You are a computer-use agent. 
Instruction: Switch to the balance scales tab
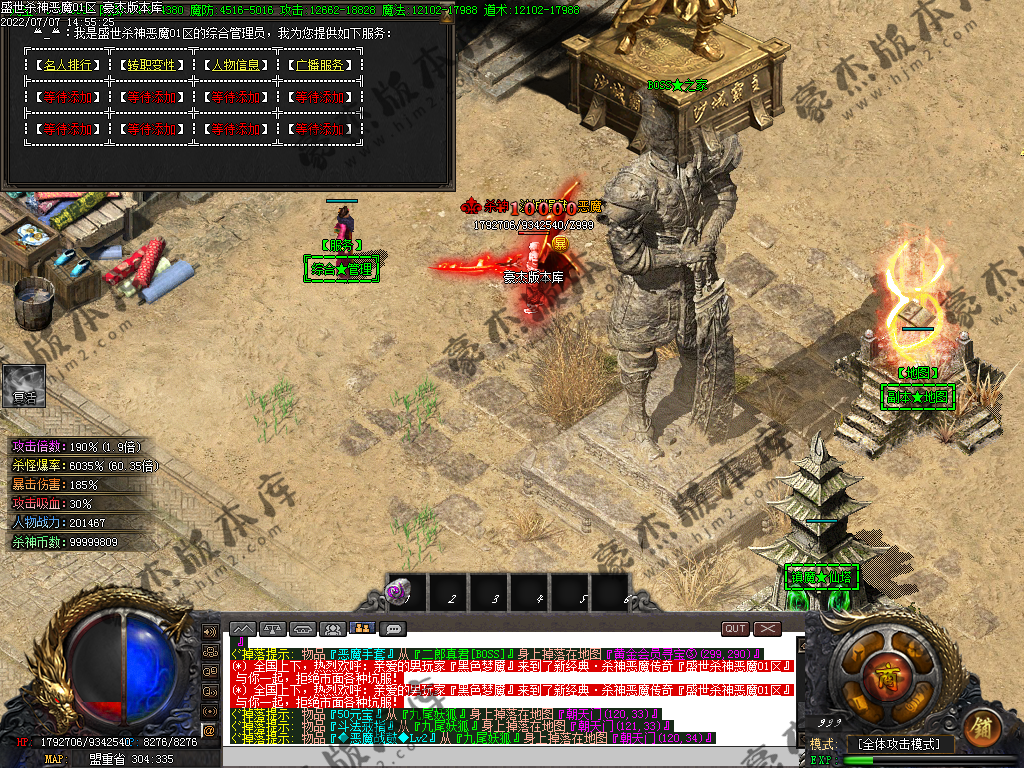tap(273, 629)
